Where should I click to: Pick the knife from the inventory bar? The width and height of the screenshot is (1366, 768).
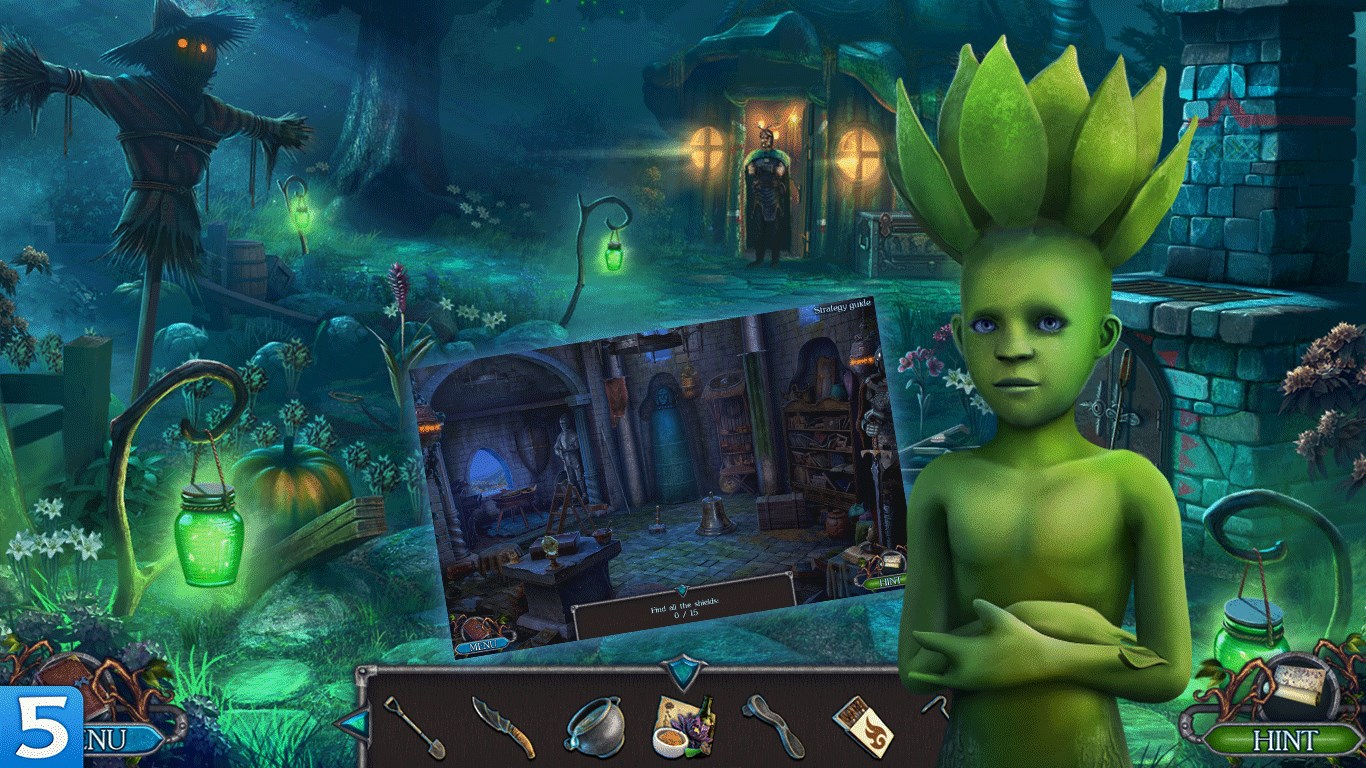[503, 727]
